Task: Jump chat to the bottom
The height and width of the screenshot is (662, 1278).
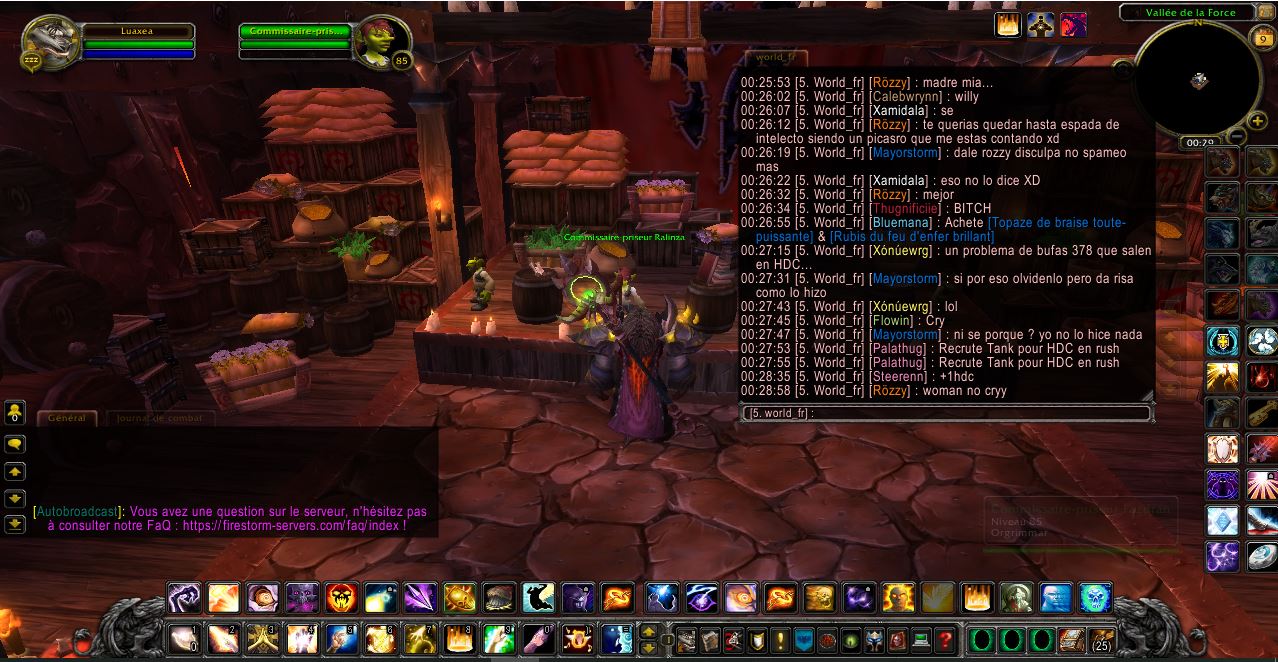Action: (15, 523)
